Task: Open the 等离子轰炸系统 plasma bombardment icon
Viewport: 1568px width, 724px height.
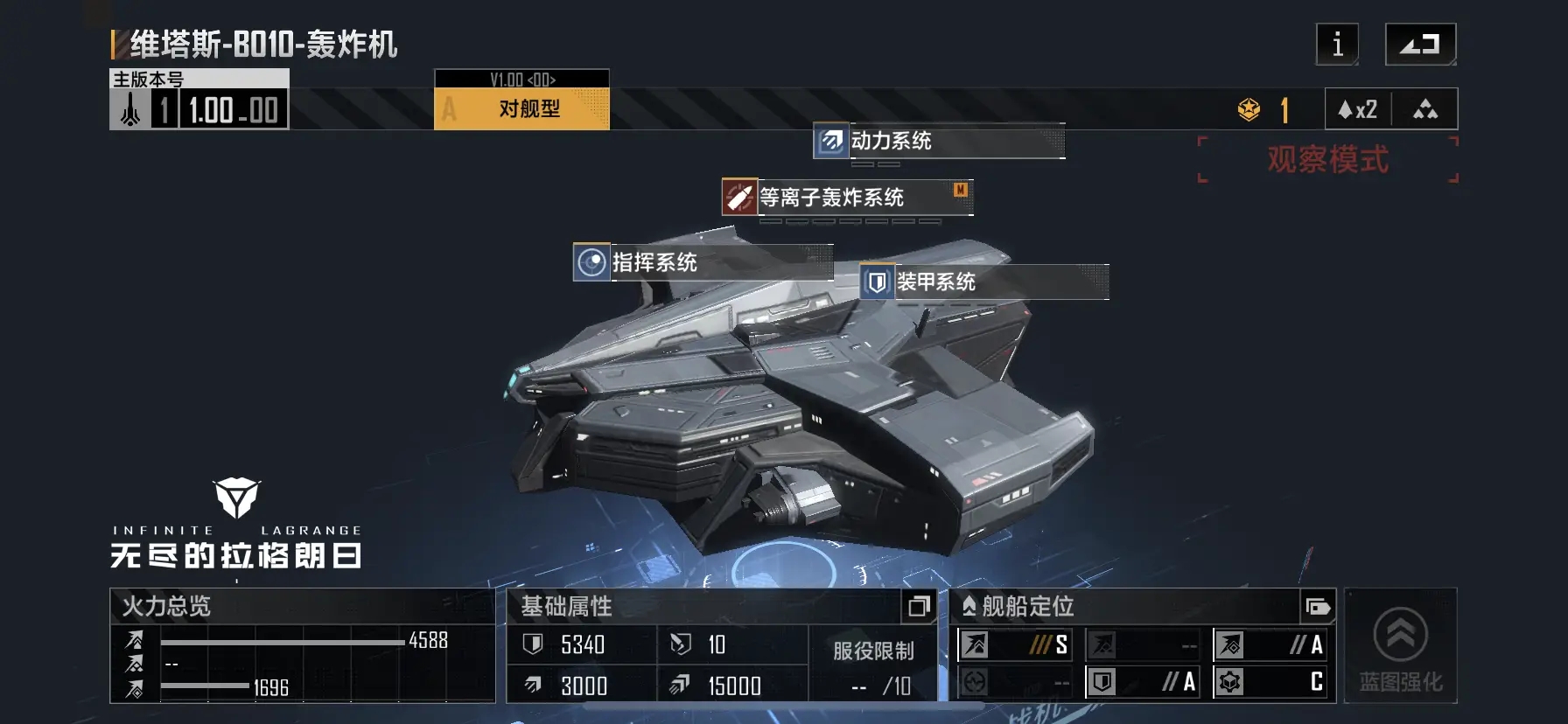Action: pos(738,198)
